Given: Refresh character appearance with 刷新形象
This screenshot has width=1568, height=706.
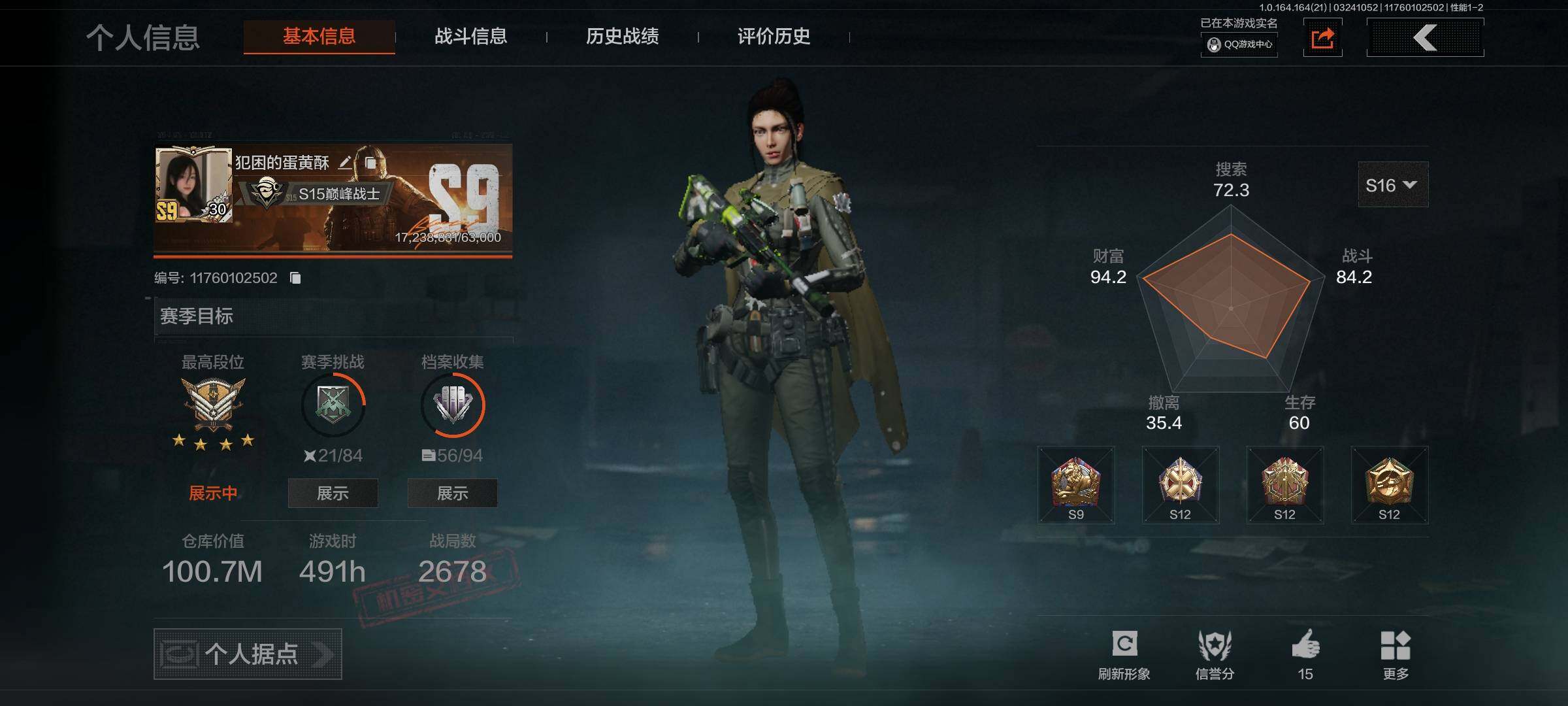Looking at the screenshot, I should click(x=1124, y=654).
